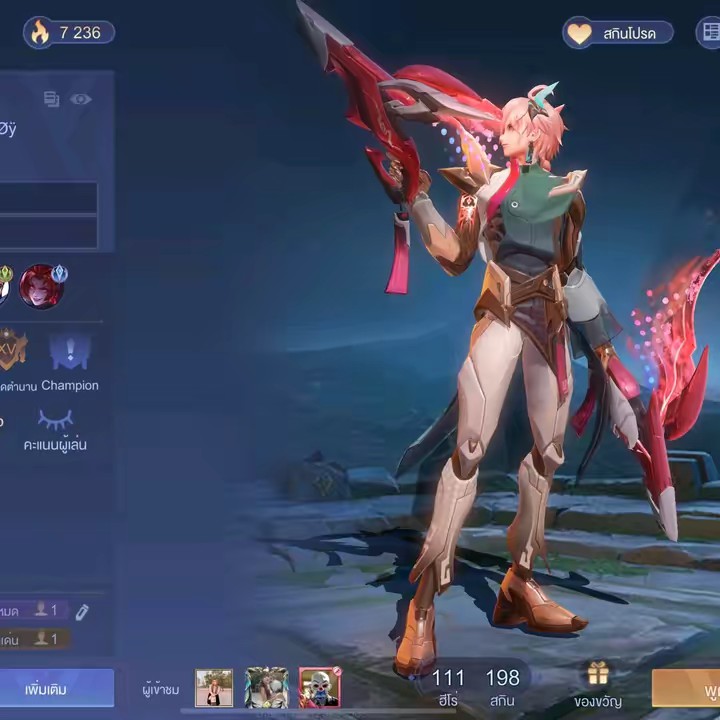This screenshot has height=720, width=720.
Task: Select the middle visitor avatar
Action: click(266, 688)
